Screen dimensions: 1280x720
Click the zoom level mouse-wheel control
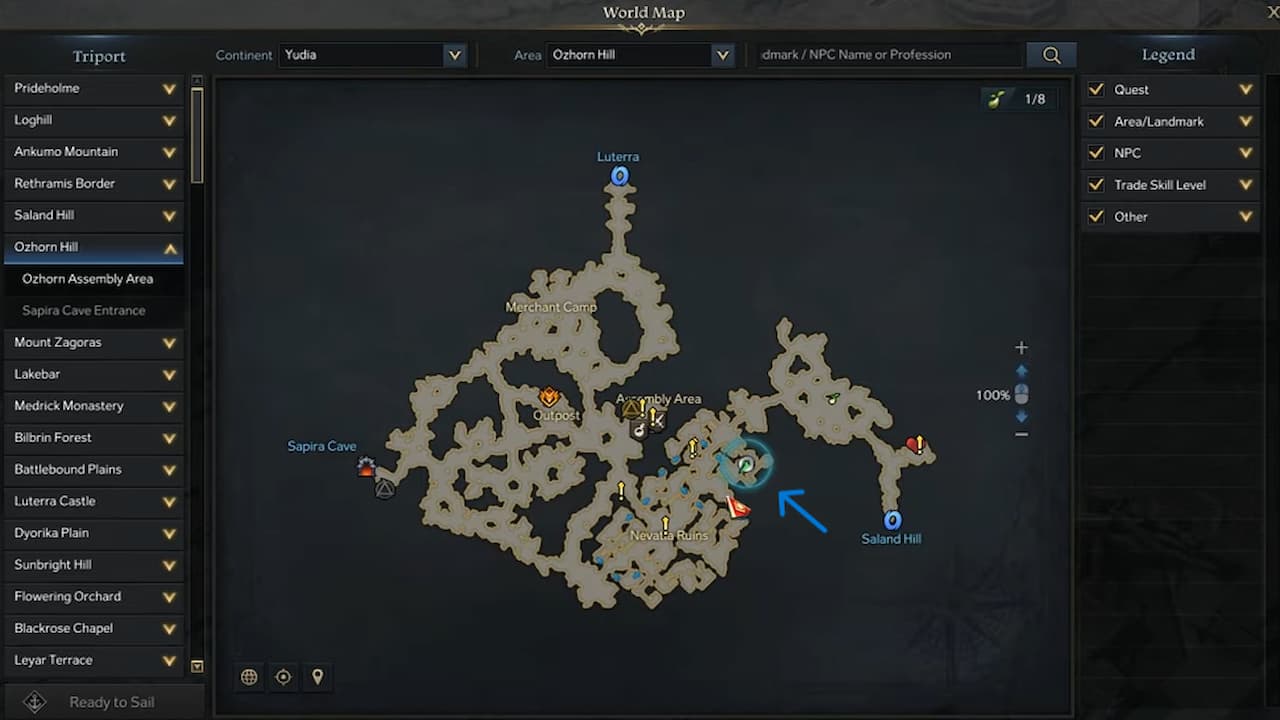click(1021, 395)
